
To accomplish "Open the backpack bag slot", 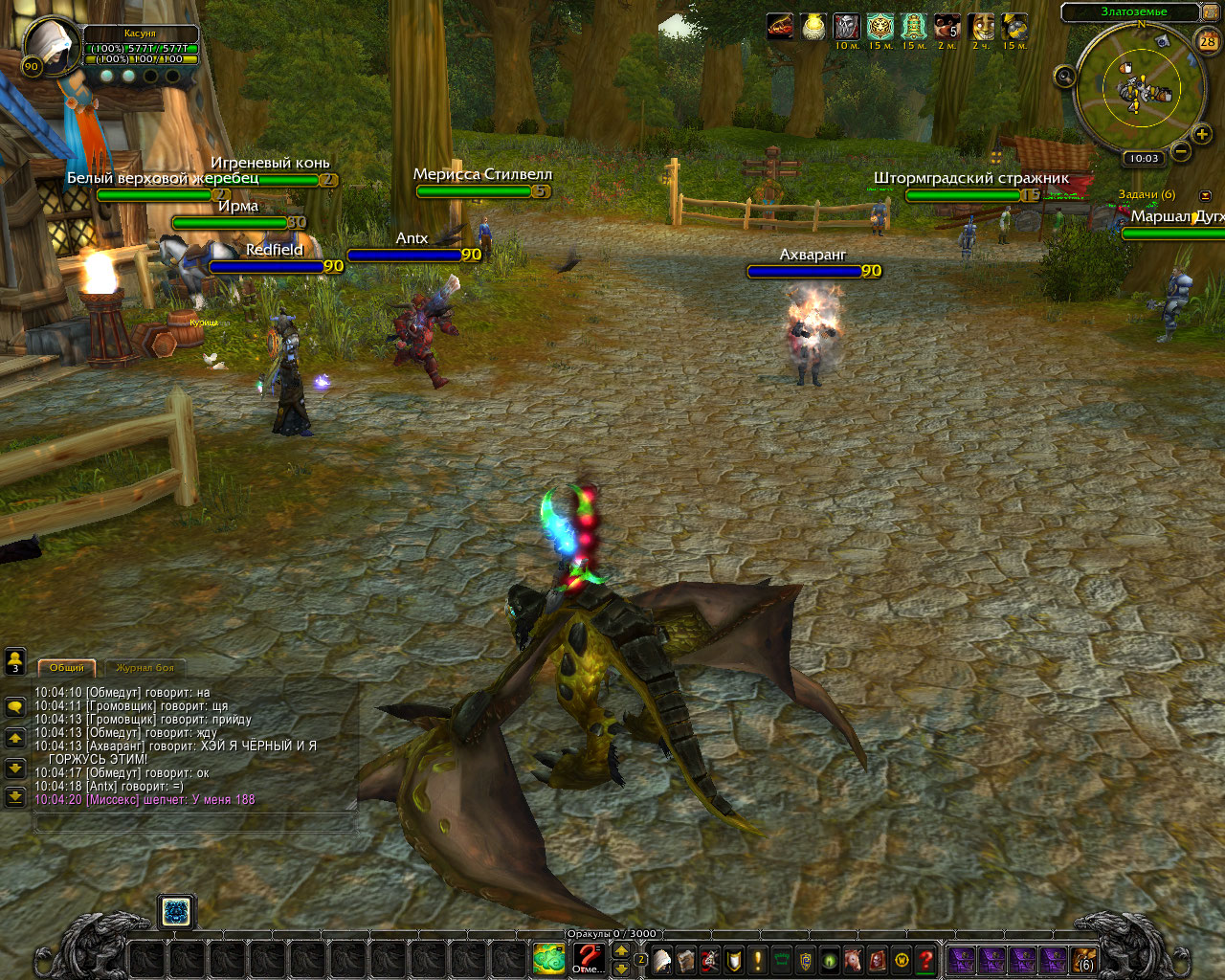I will tap(1085, 960).
